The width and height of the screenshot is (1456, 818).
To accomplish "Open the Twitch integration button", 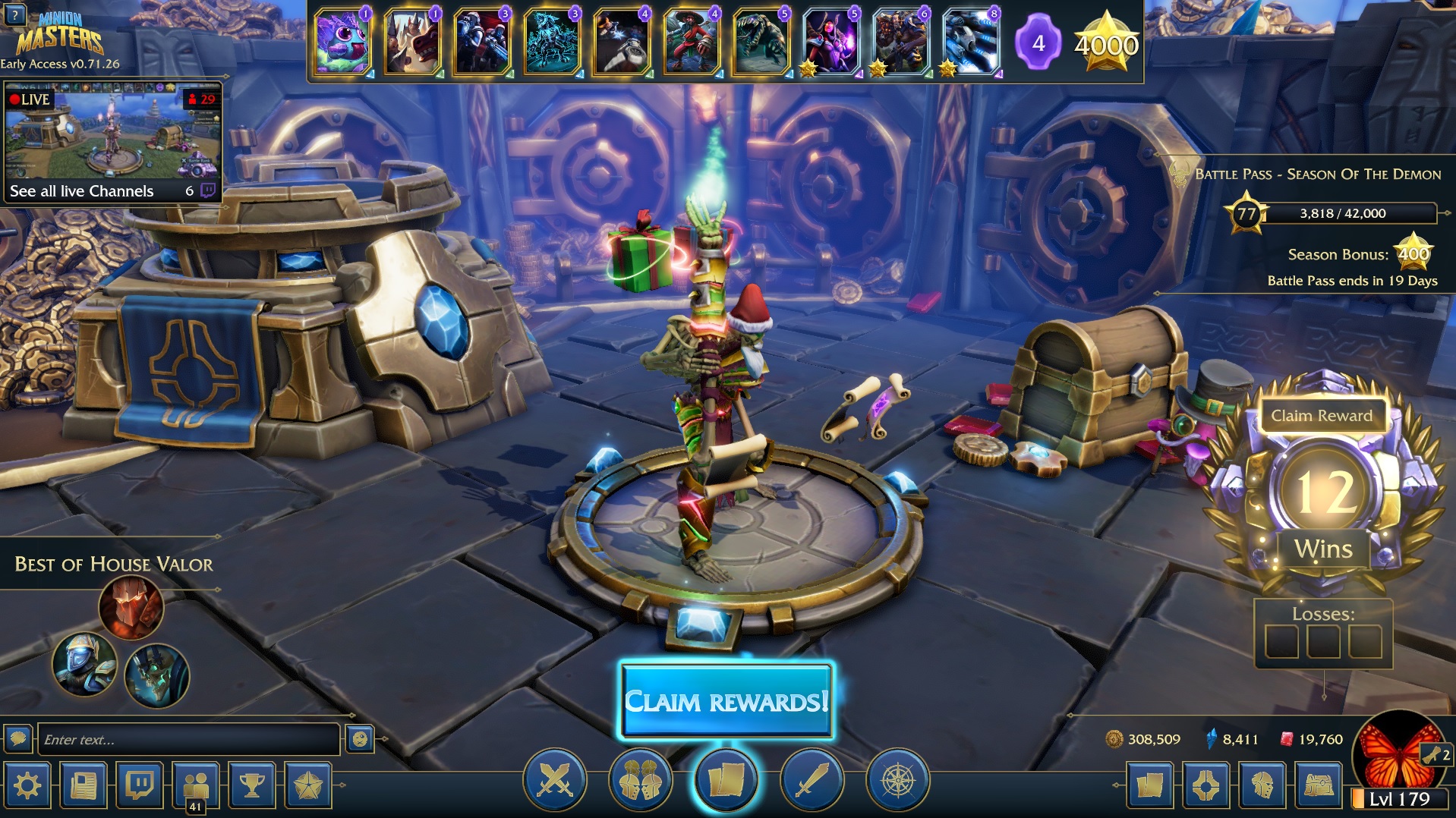I will click(140, 785).
